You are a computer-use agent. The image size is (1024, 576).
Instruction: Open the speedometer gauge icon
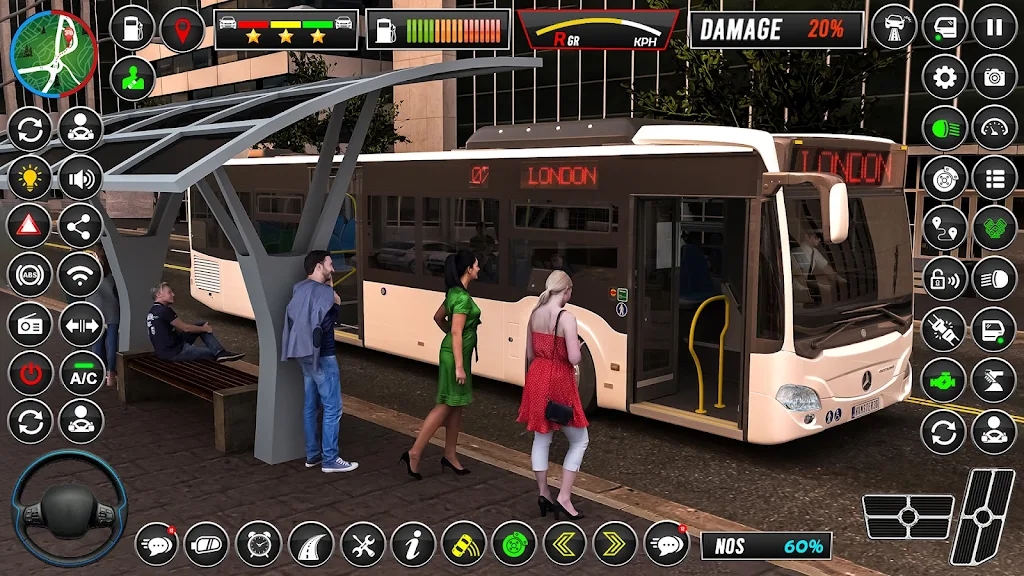coord(994,128)
